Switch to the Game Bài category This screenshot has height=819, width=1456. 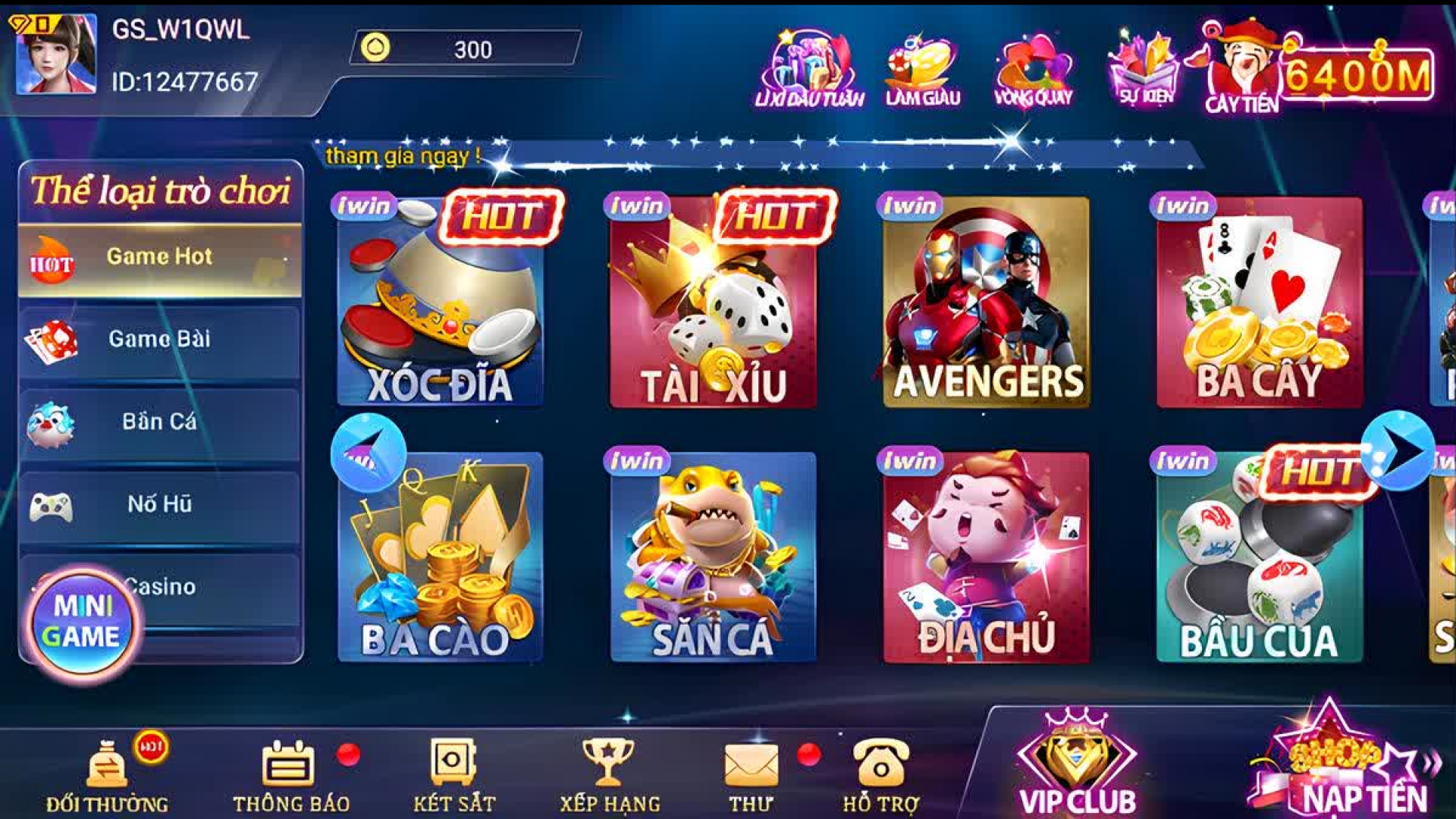tap(159, 340)
